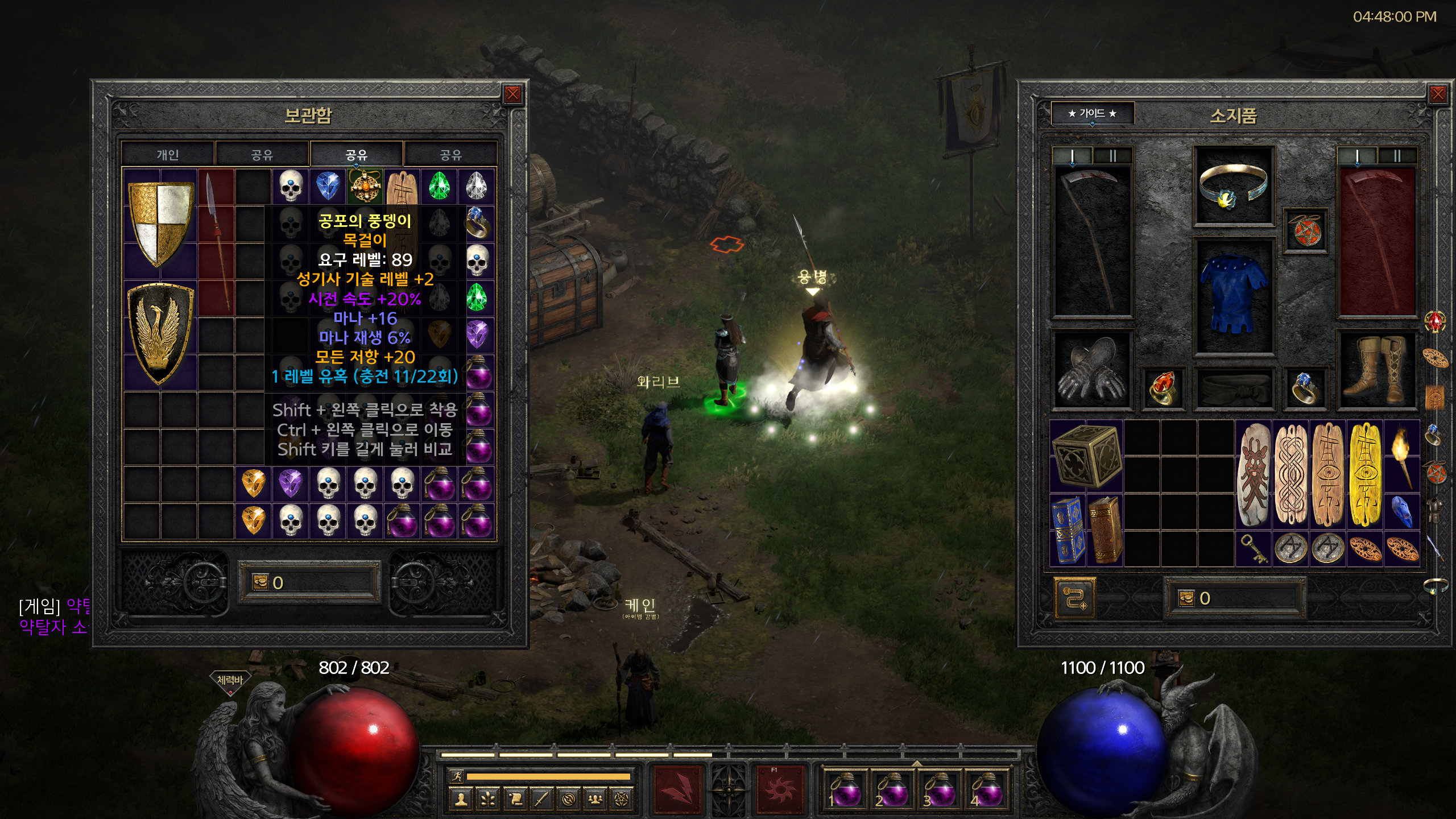The width and height of the screenshot is (1456, 819).
Task: Switch to the 개인 personal stash tab
Action: 168,155
